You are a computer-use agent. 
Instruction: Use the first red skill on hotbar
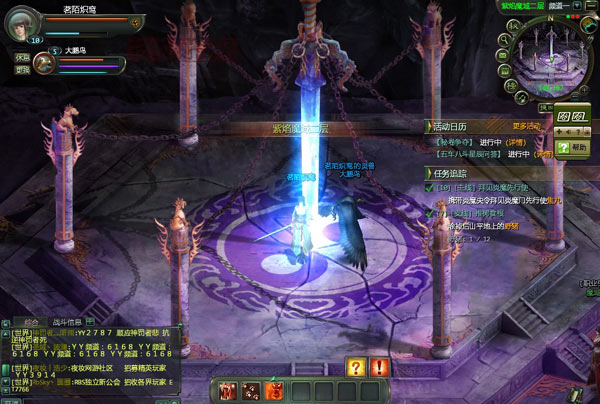tap(228, 390)
